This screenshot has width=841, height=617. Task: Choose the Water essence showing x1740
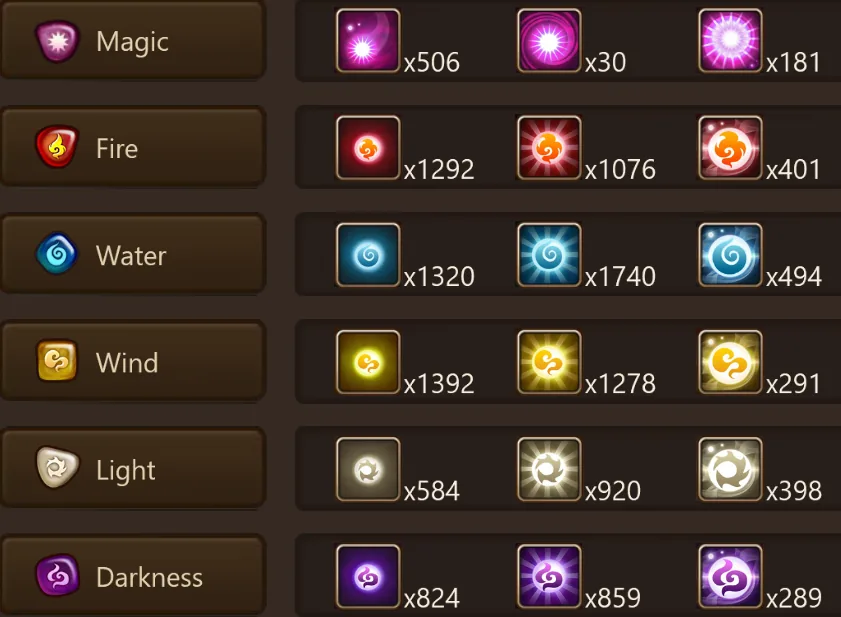pos(549,255)
